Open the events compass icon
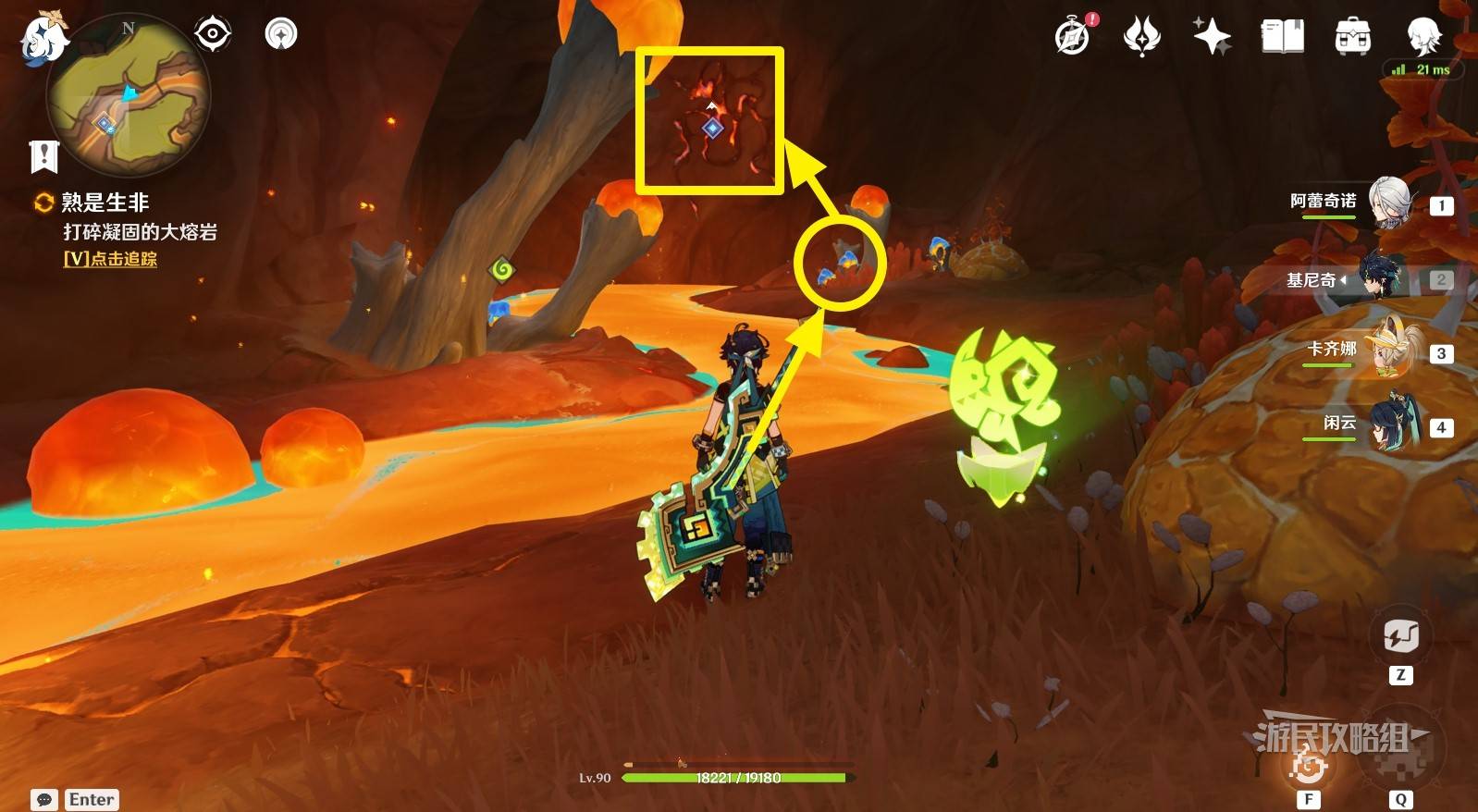This screenshot has height=812, width=1478. pos(1073,36)
